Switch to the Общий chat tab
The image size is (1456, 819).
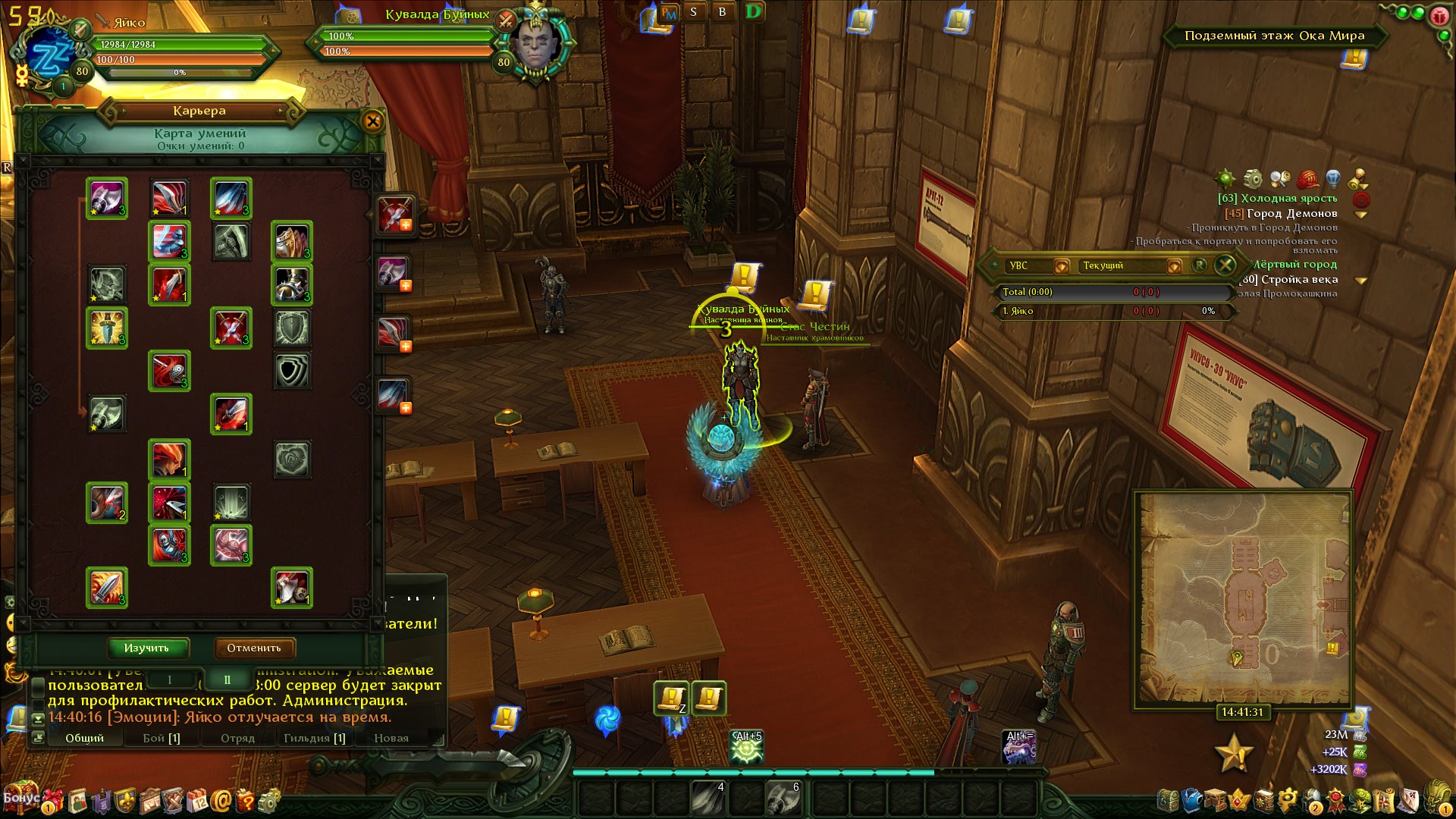click(x=84, y=739)
